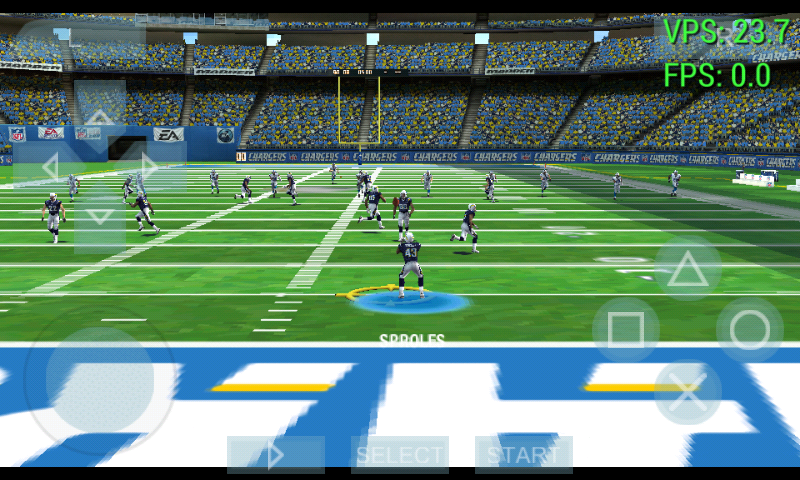Tap the D-pad down arrow
800x480 pixels.
pyautogui.click(x=100, y=214)
